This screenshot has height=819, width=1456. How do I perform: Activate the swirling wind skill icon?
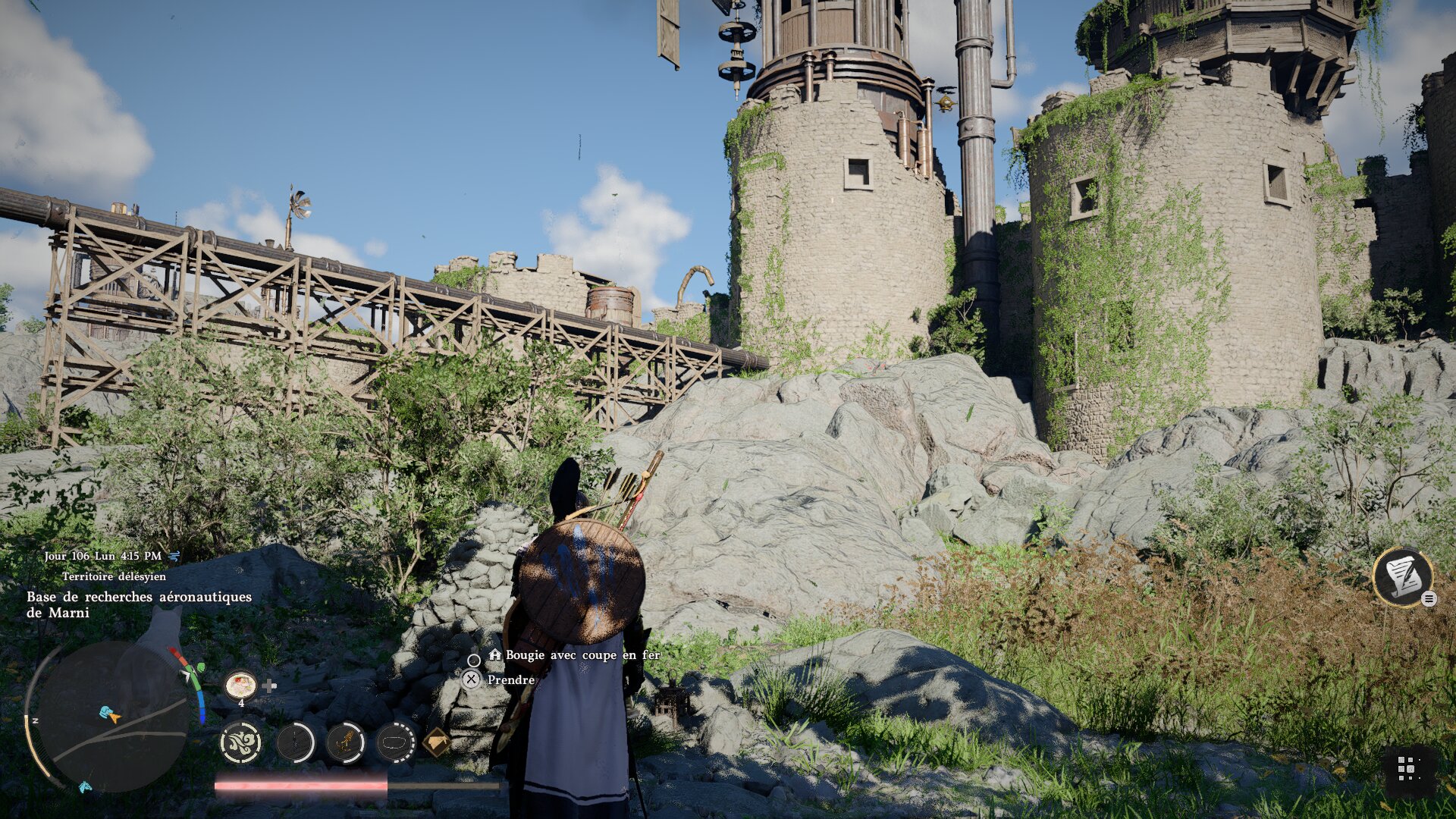[x=241, y=742]
